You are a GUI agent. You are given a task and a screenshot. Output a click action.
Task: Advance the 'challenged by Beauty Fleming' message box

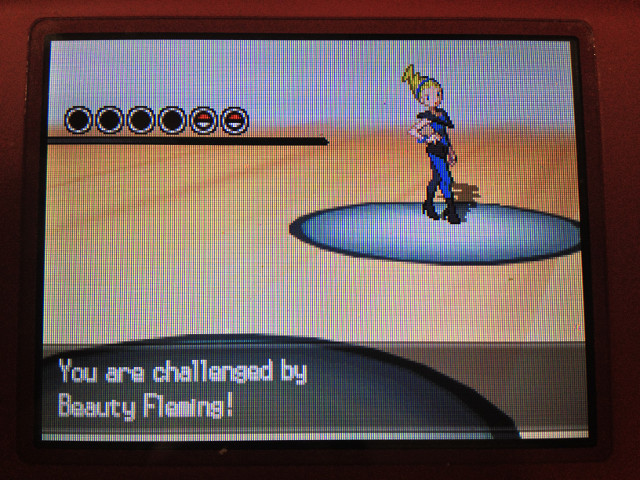[x=300, y=389]
